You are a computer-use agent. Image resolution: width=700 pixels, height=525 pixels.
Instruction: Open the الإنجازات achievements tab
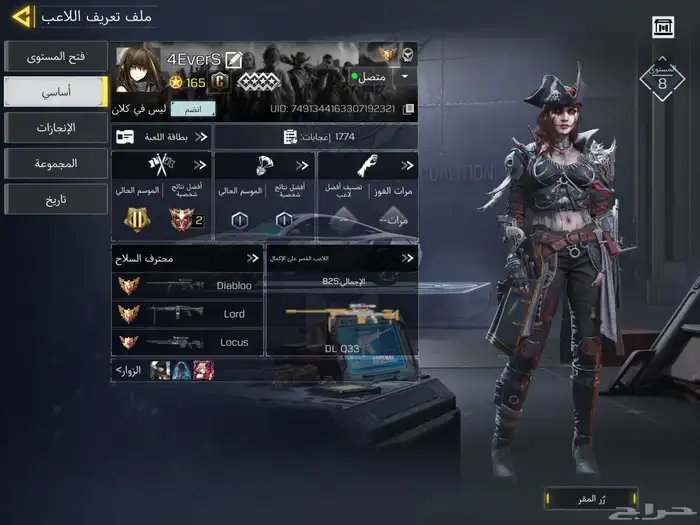coord(55,127)
